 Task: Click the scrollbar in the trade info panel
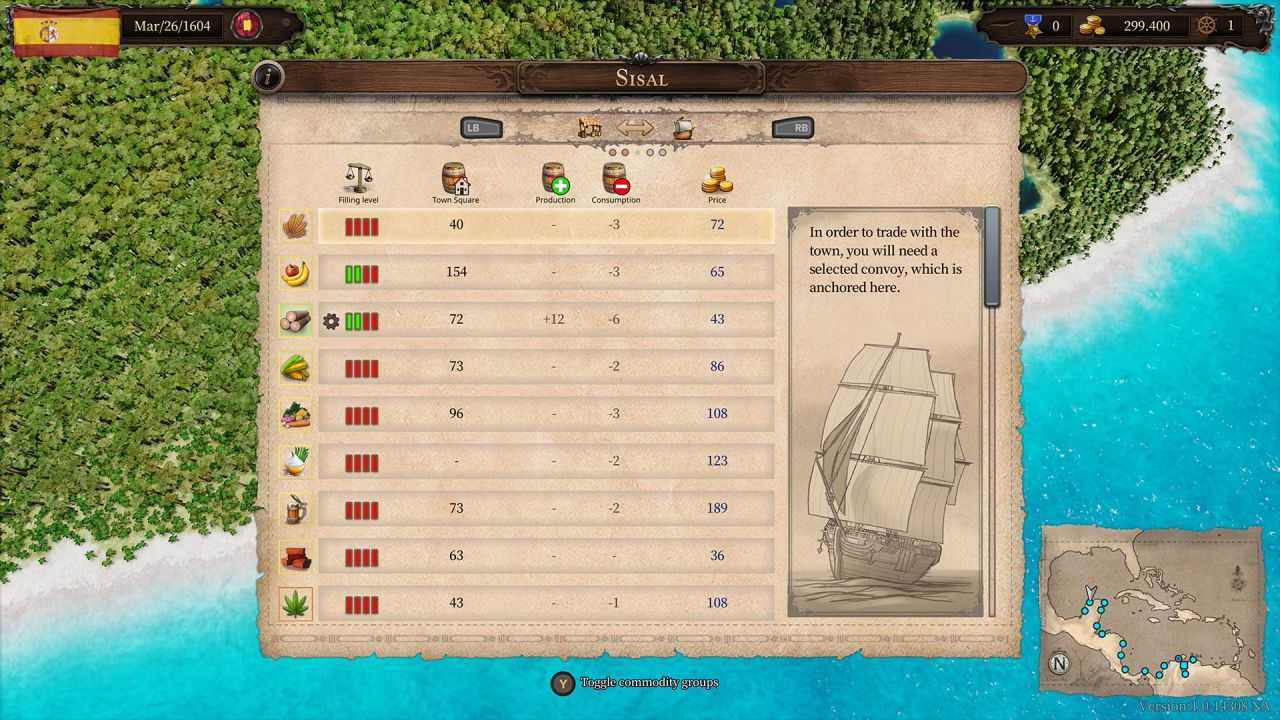[991, 255]
